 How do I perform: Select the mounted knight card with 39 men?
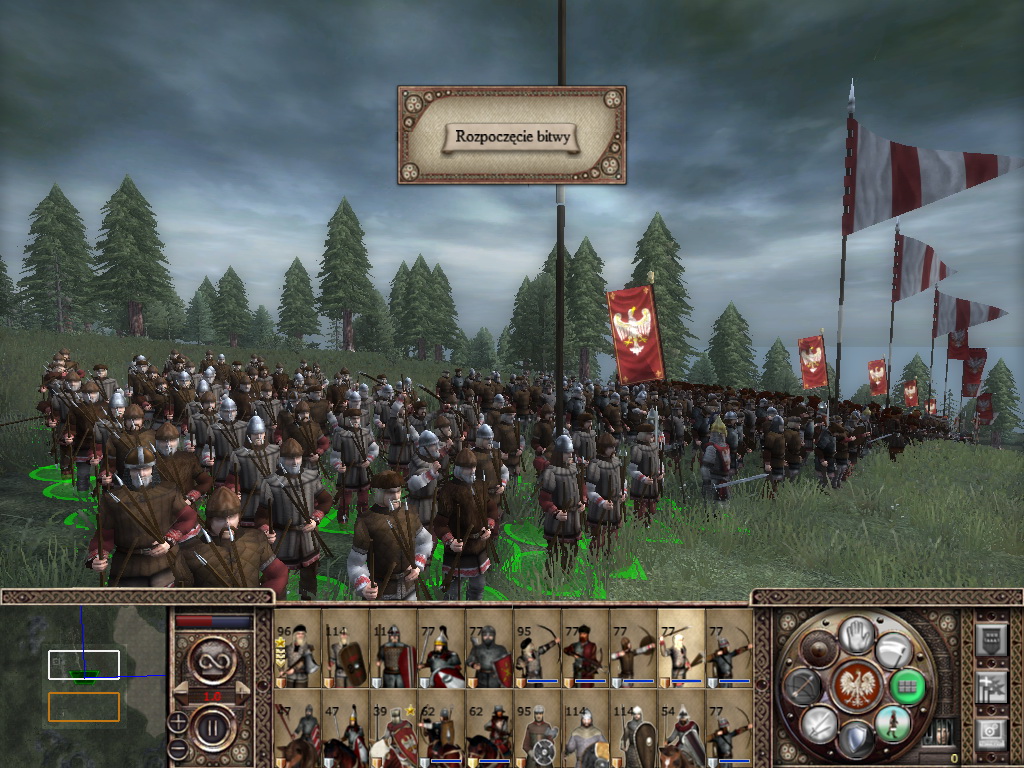(393, 728)
